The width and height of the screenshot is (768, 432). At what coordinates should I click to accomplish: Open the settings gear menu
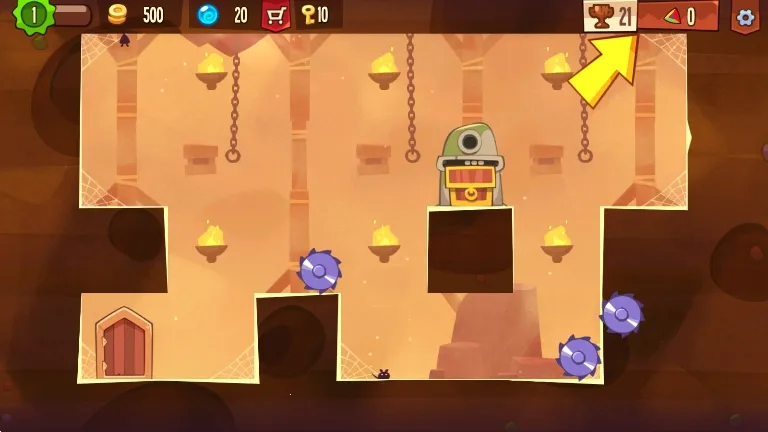pos(744,16)
